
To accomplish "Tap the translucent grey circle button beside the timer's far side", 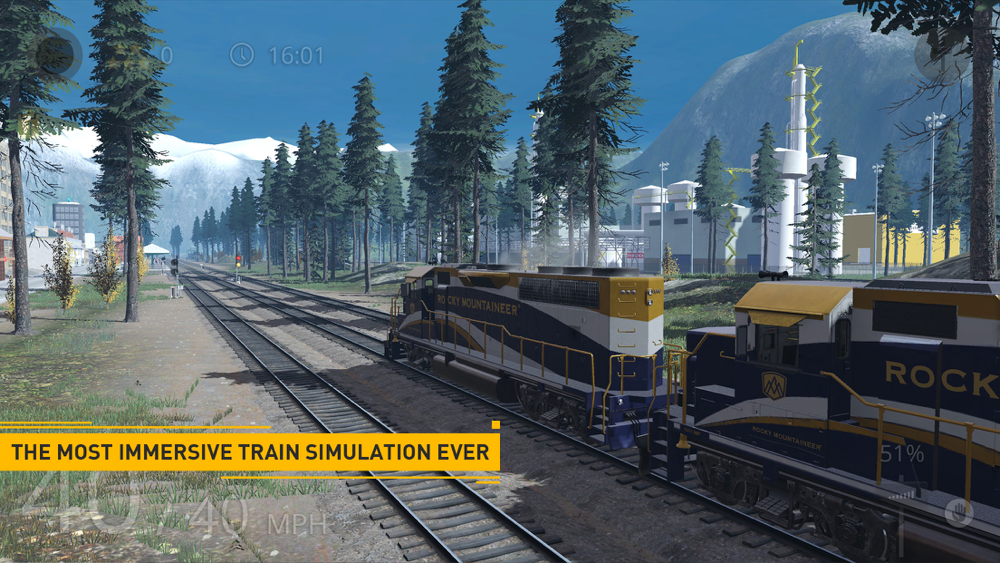I will pyautogui.click(x=941, y=55).
